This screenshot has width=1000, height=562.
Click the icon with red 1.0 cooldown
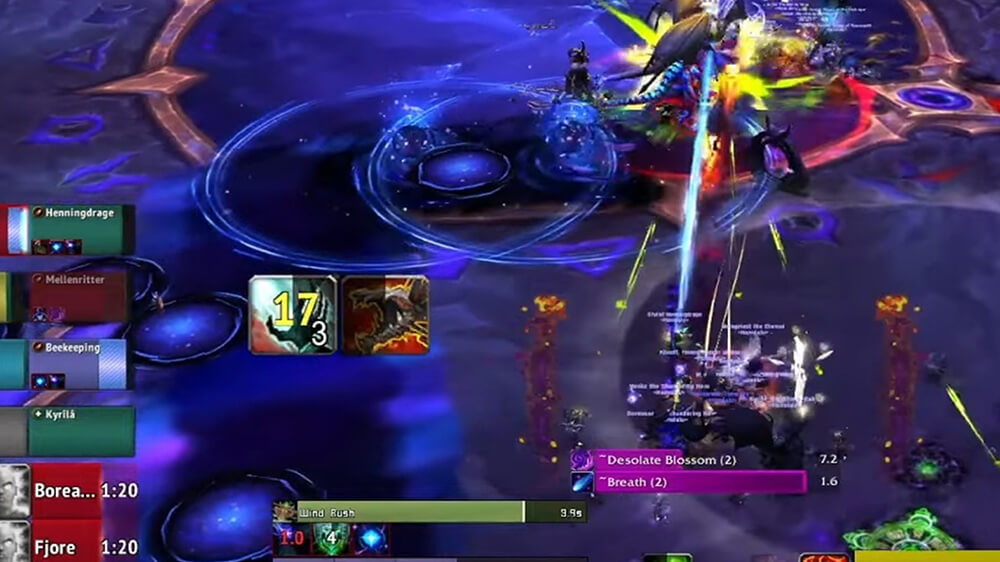click(290, 540)
